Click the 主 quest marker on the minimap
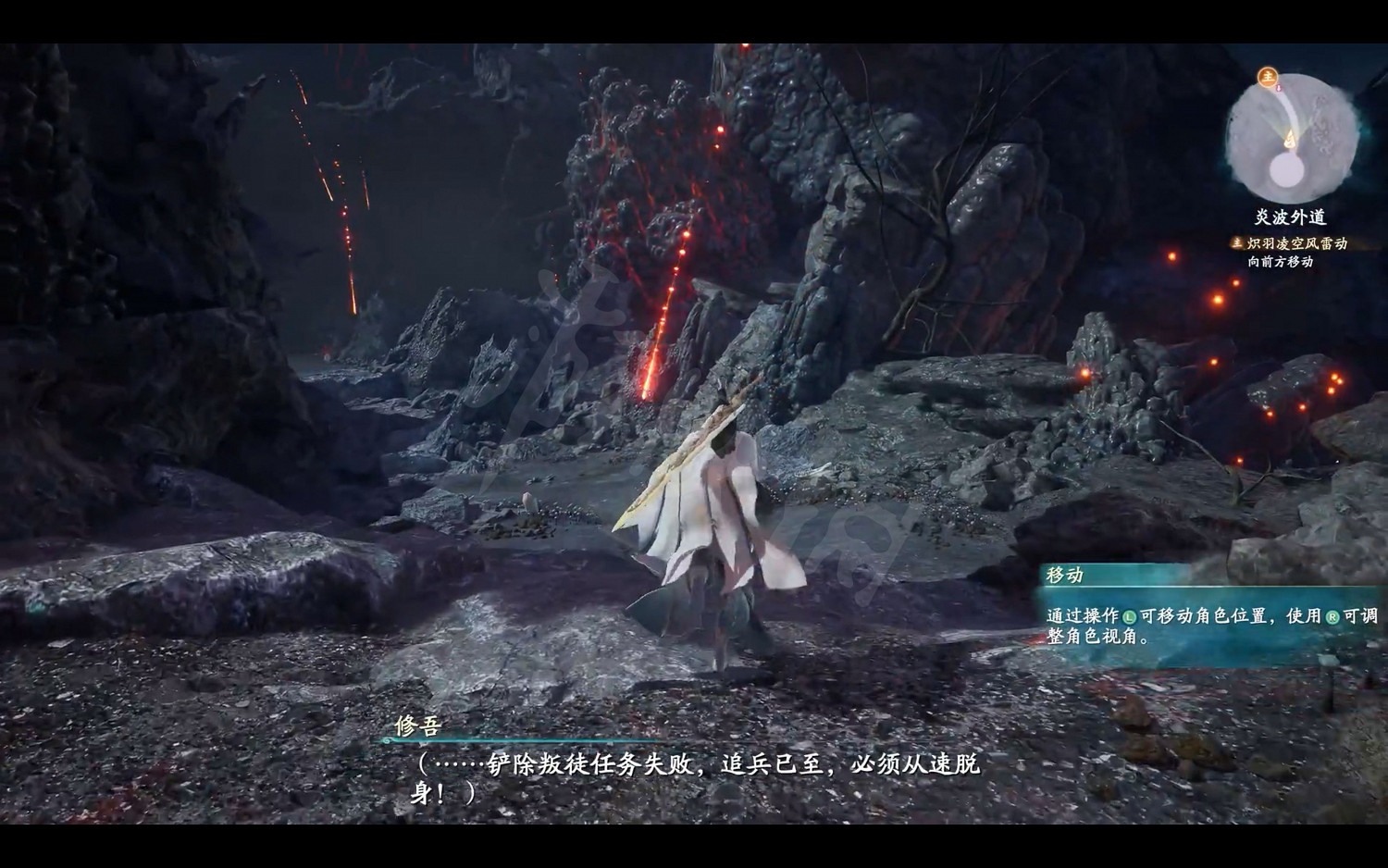Screen dimensions: 1388x868 [1268, 77]
